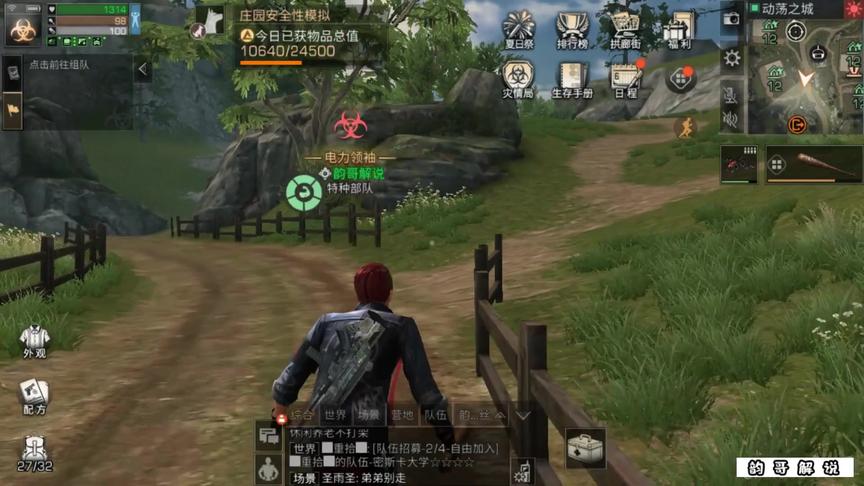Viewport: 864px width, 486px height.
Task: Open the 配方 recipes menu
Action: (34, 395)
